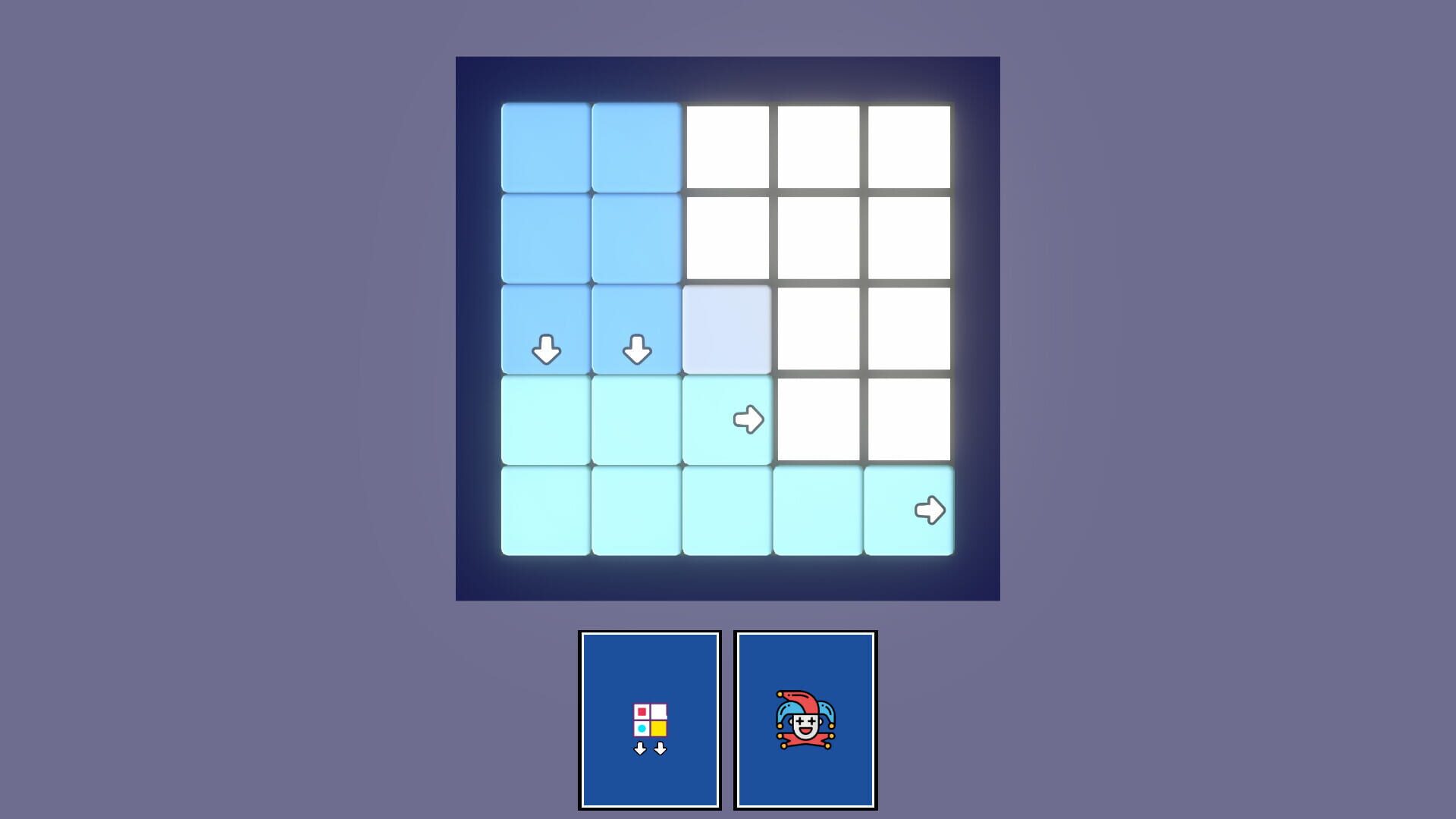
Task: Click the fourth cyan tile in the bottom row
Action: 817,510
